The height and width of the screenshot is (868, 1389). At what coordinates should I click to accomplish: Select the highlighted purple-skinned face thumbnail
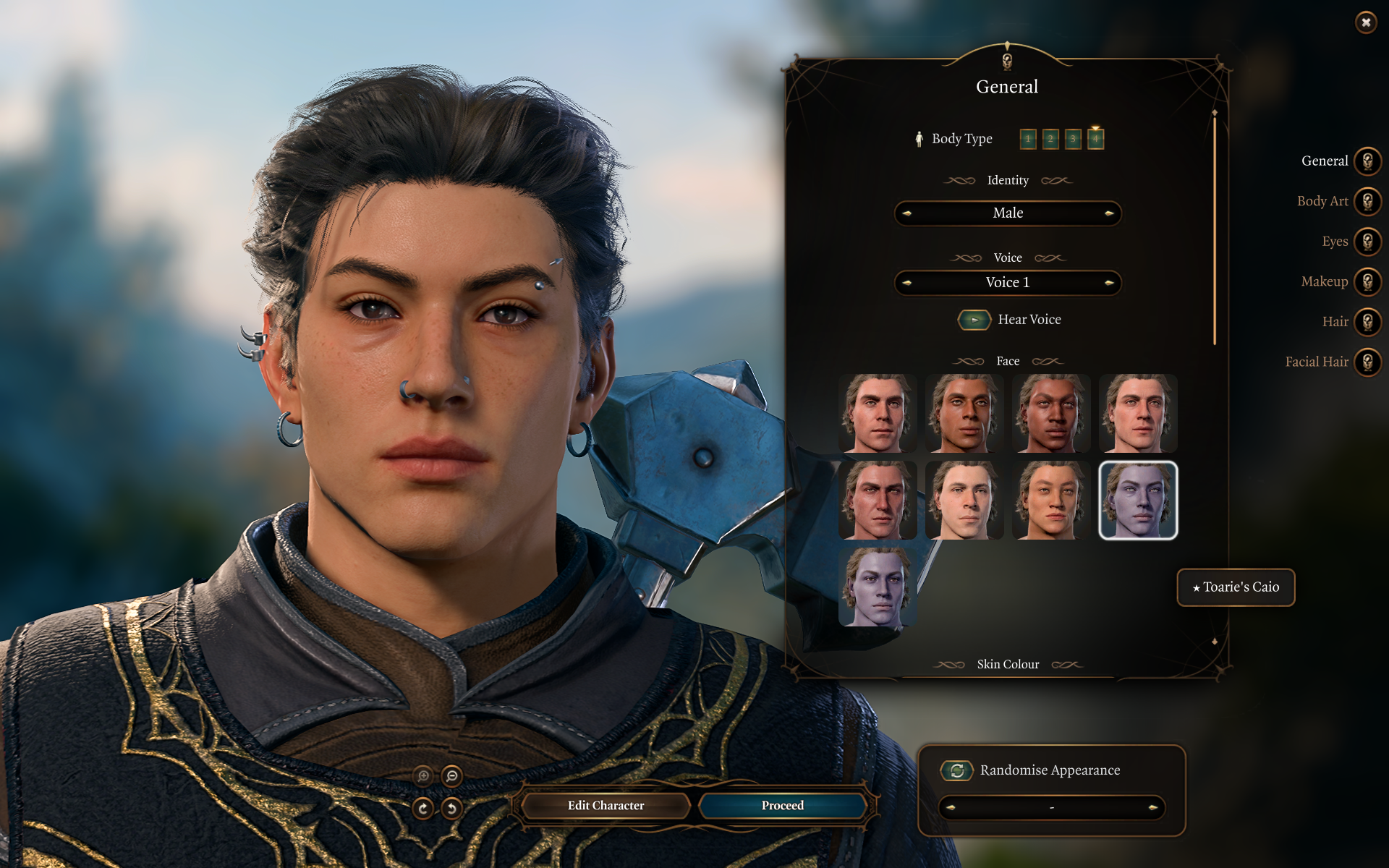click(x=1137, y=501)
